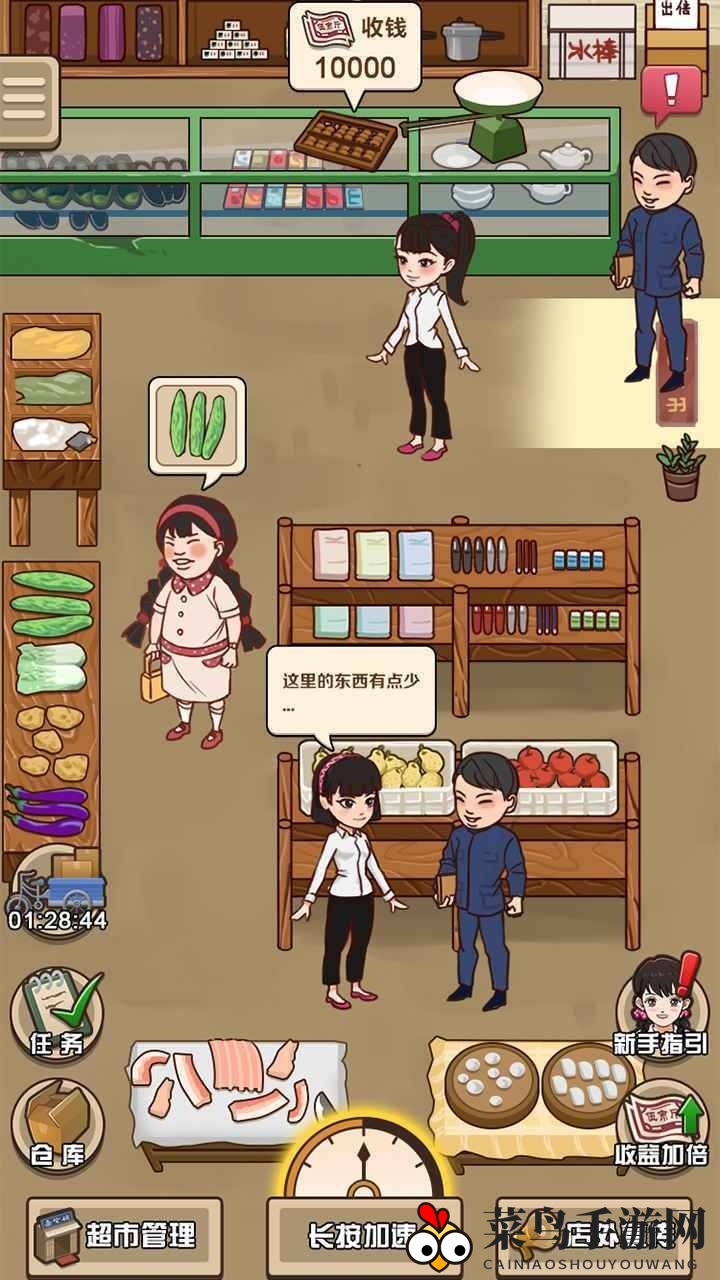
Task: Open the 店外 button beside speed-up
Action: (x=594, y=1236)
